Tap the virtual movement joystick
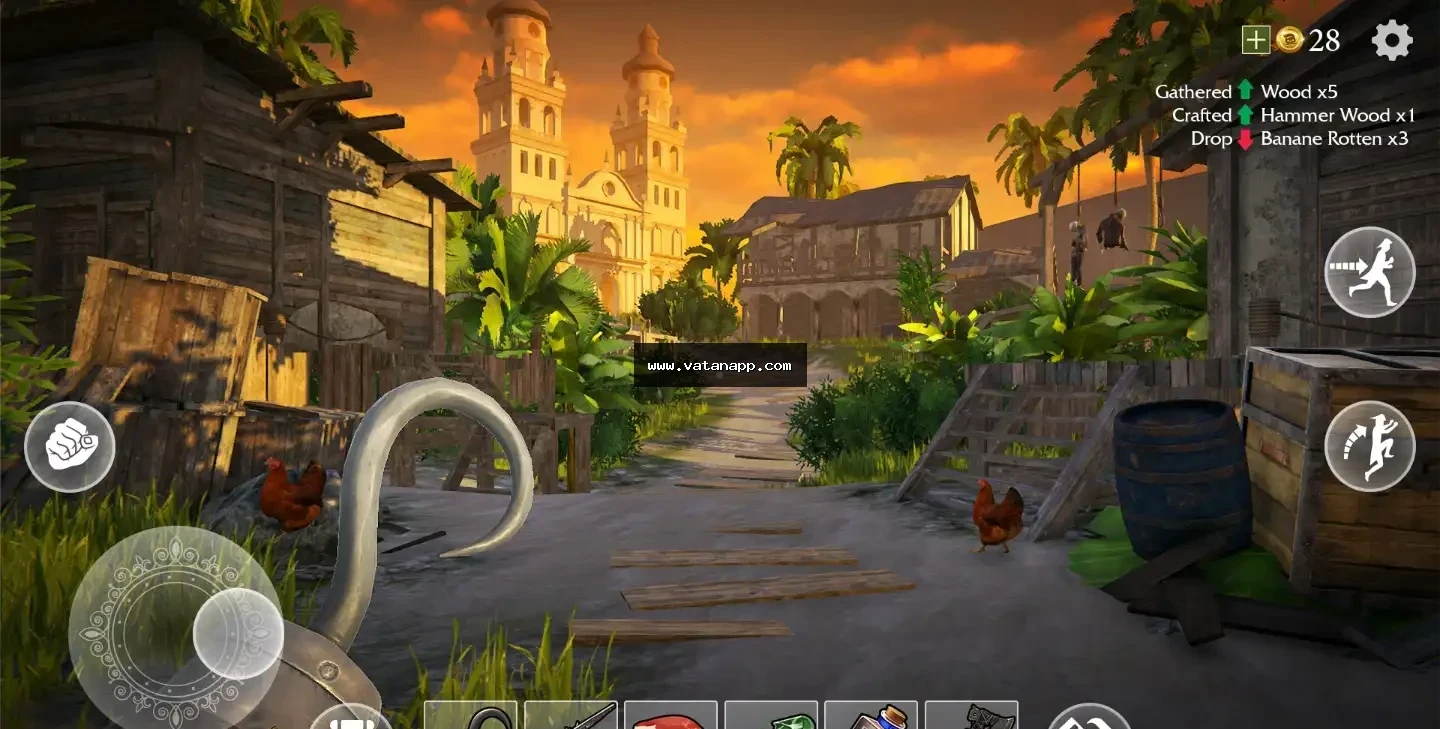Viewport: 1440px width, 729px height. click(x=237, y=633)
